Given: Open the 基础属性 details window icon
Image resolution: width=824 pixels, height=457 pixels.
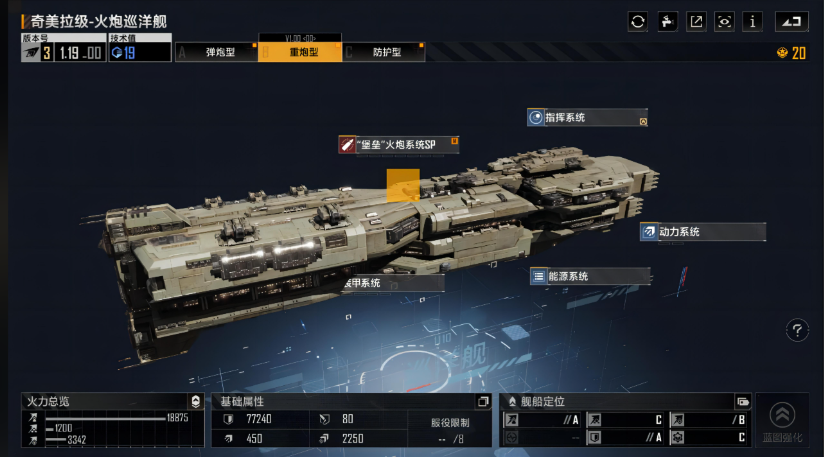Looking at the screenshot, I should pyautogui.click(x=483, y=402).
